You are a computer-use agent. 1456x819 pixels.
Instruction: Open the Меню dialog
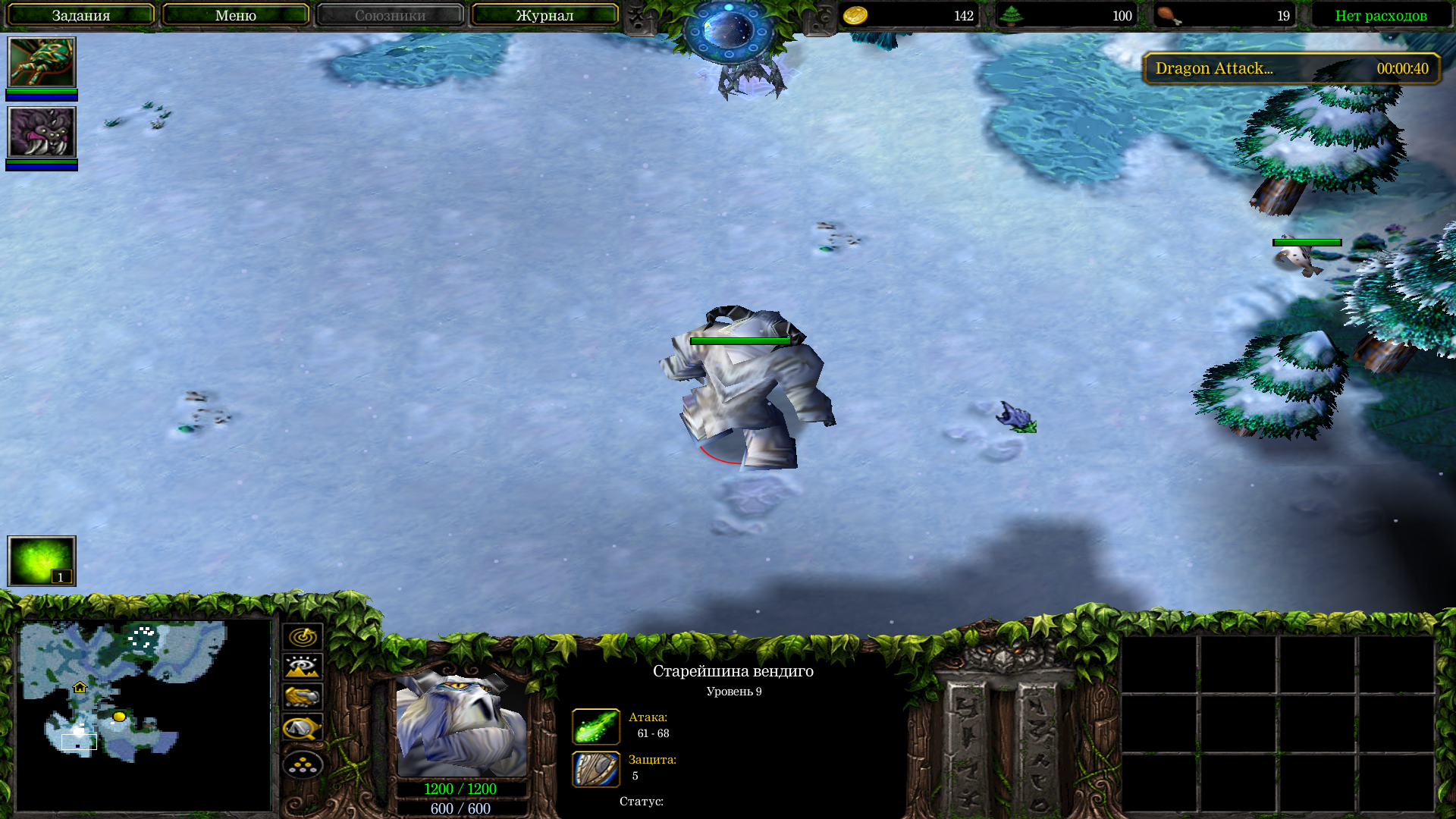point(235,14)
